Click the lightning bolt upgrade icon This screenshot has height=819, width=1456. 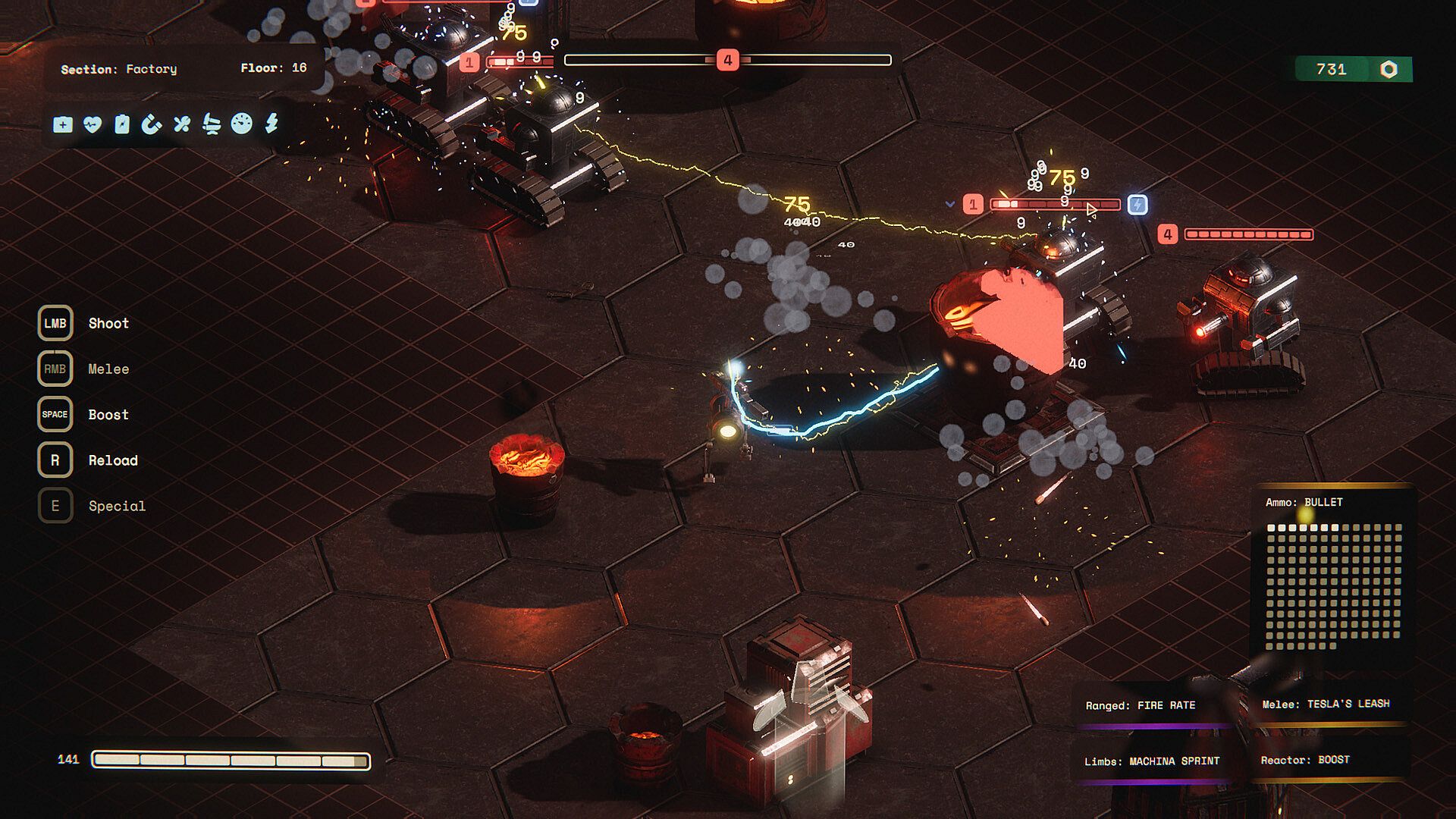click(x=271, y=123)
